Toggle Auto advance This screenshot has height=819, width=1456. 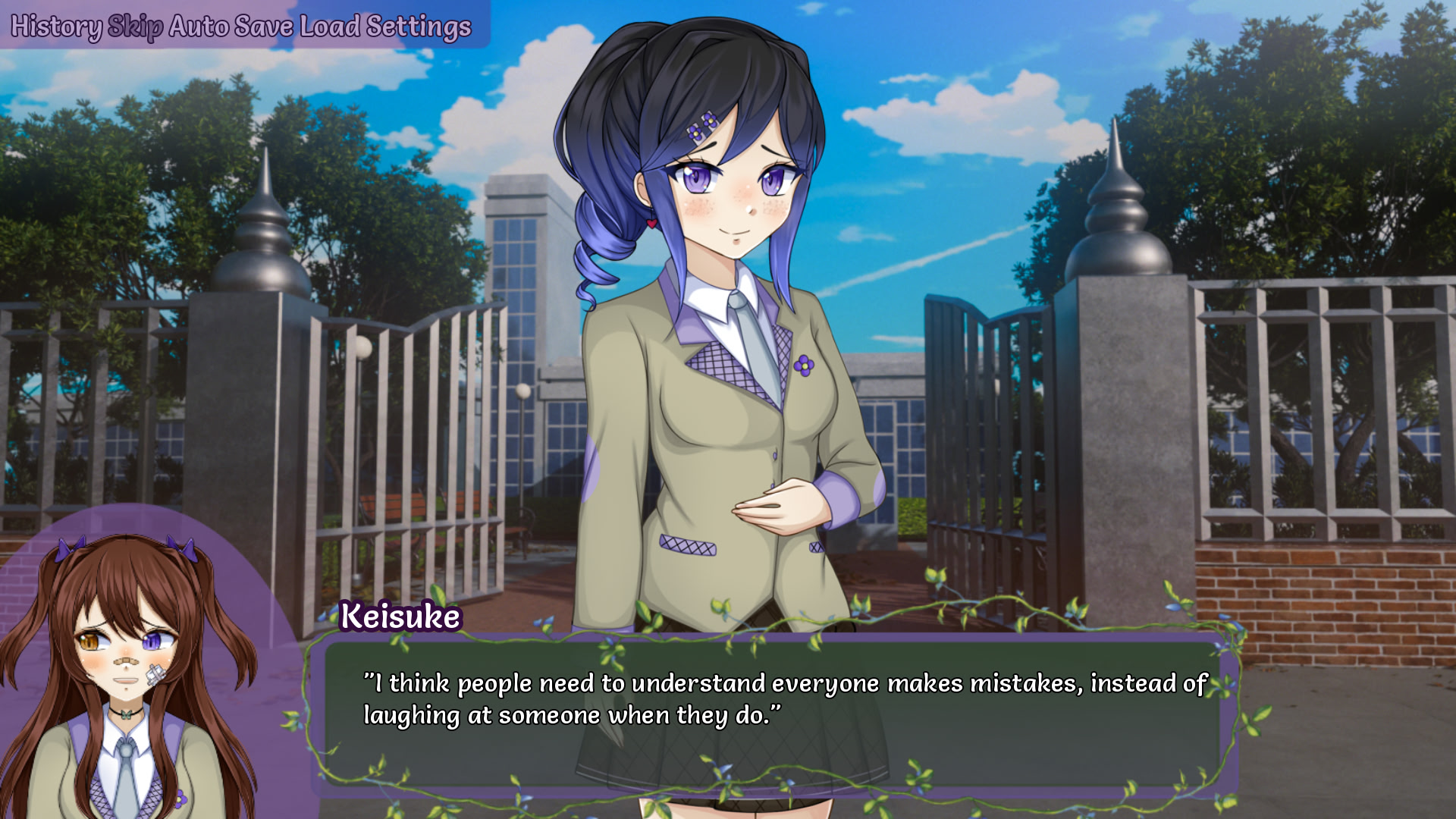click(199, 27)
